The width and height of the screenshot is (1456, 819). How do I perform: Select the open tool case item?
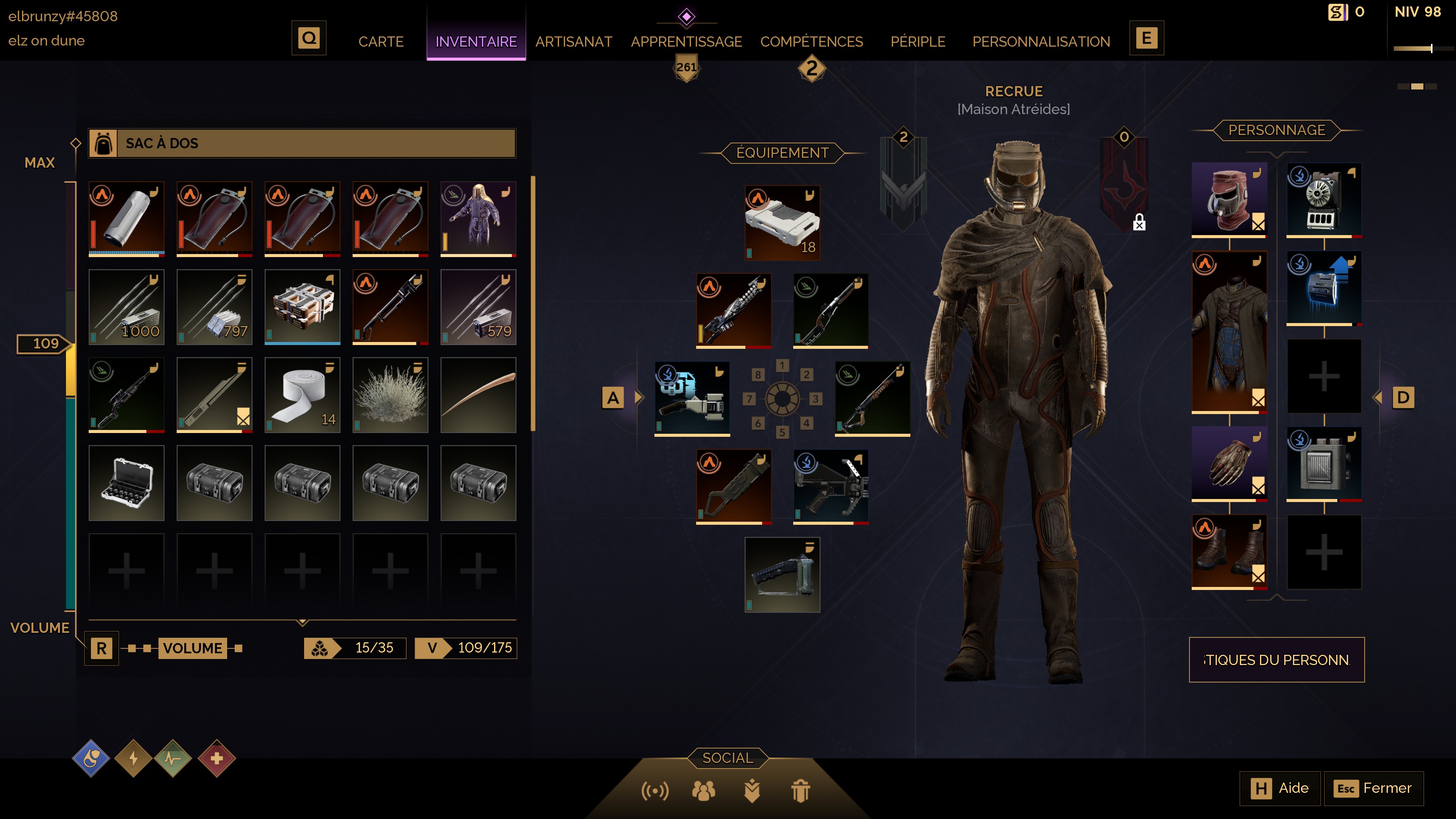(x=127, y=483)
